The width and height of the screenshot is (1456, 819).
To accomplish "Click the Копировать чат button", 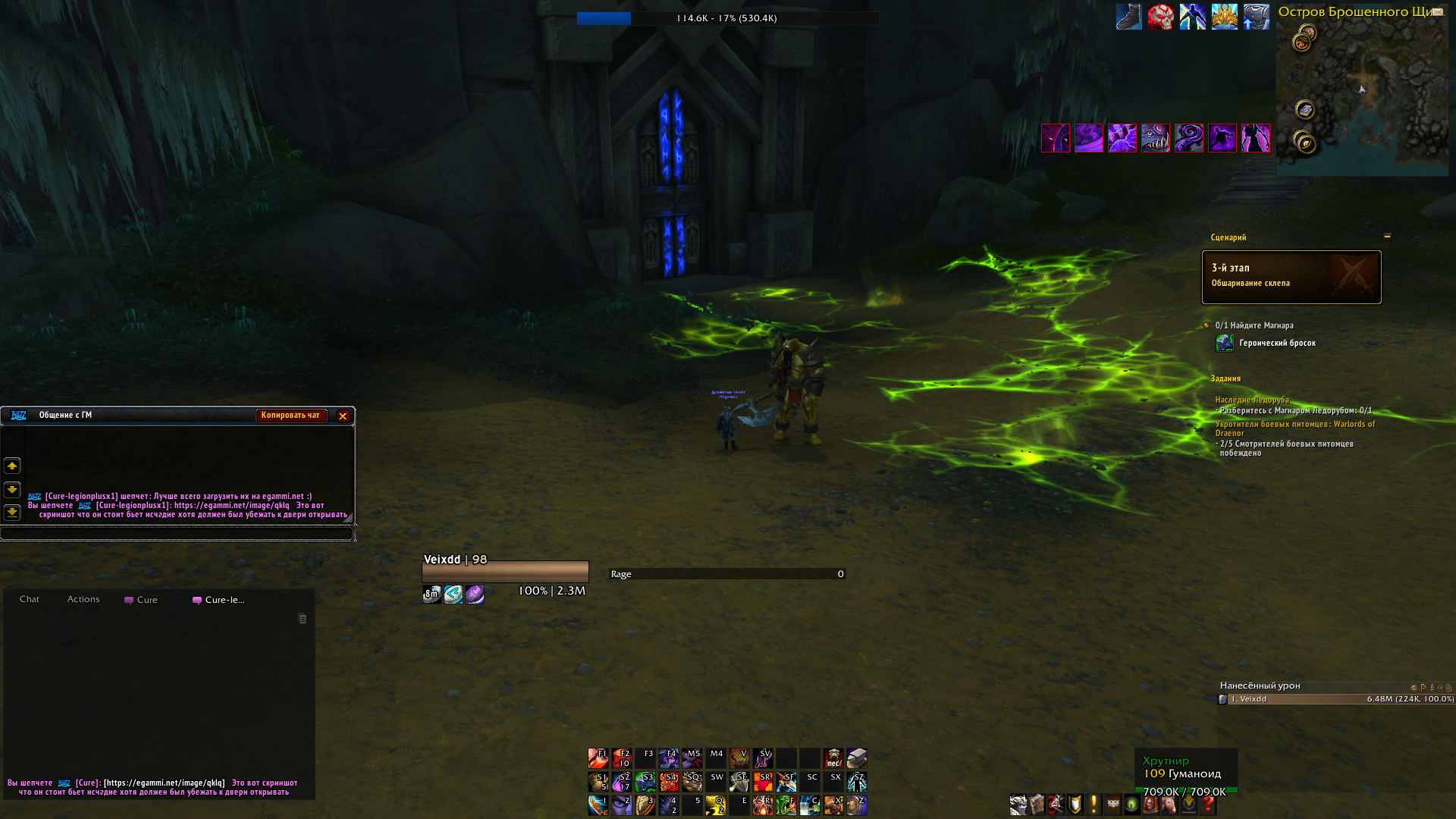I will (290, 416).
